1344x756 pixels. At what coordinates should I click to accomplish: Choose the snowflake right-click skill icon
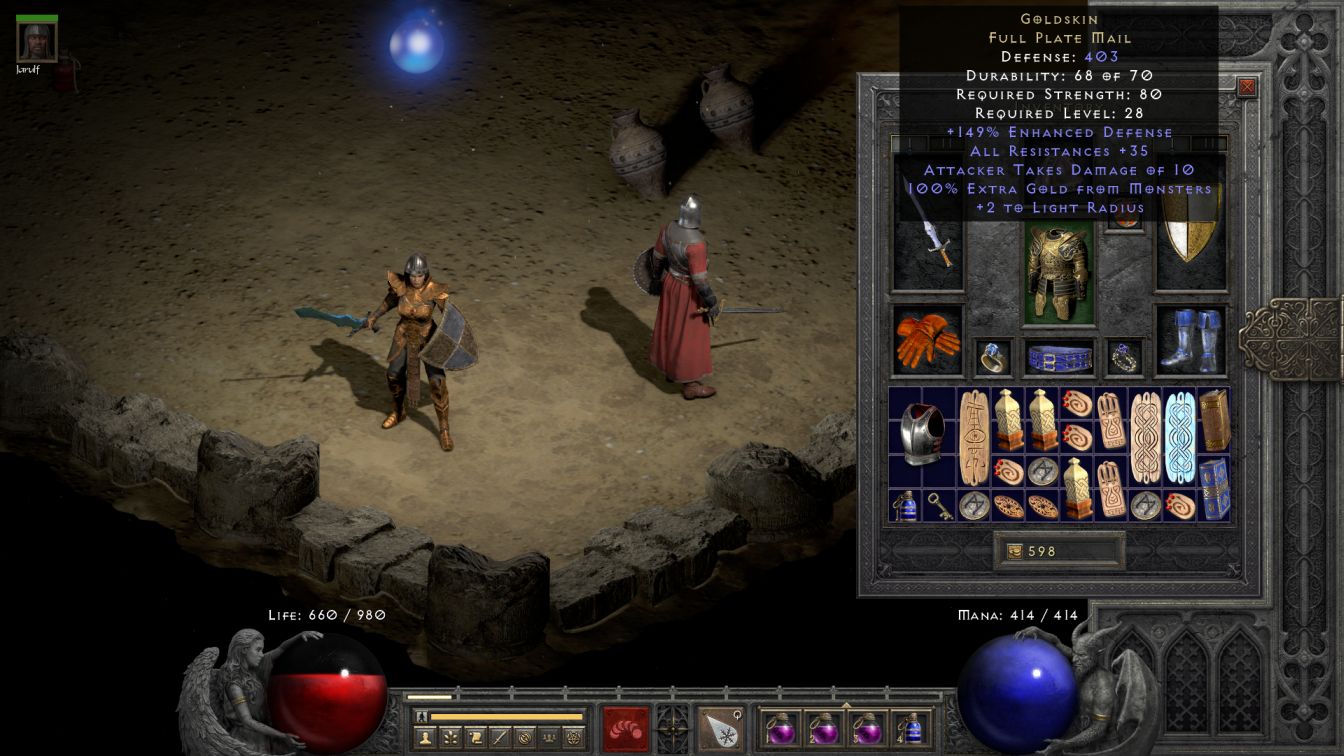coord(720,728)
